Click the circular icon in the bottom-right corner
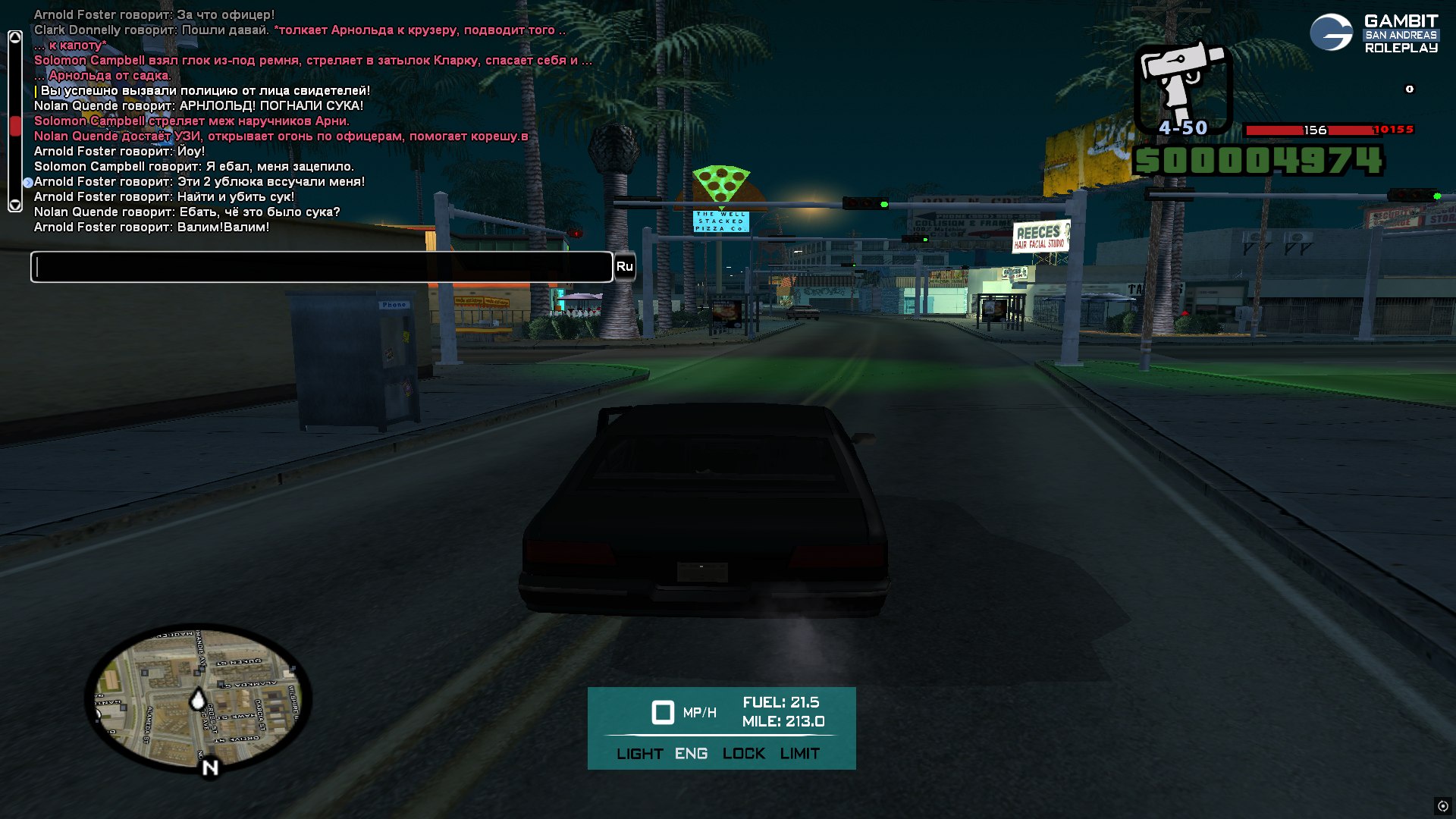Viewport: 1456px width, 819px height. point(1442,806)
